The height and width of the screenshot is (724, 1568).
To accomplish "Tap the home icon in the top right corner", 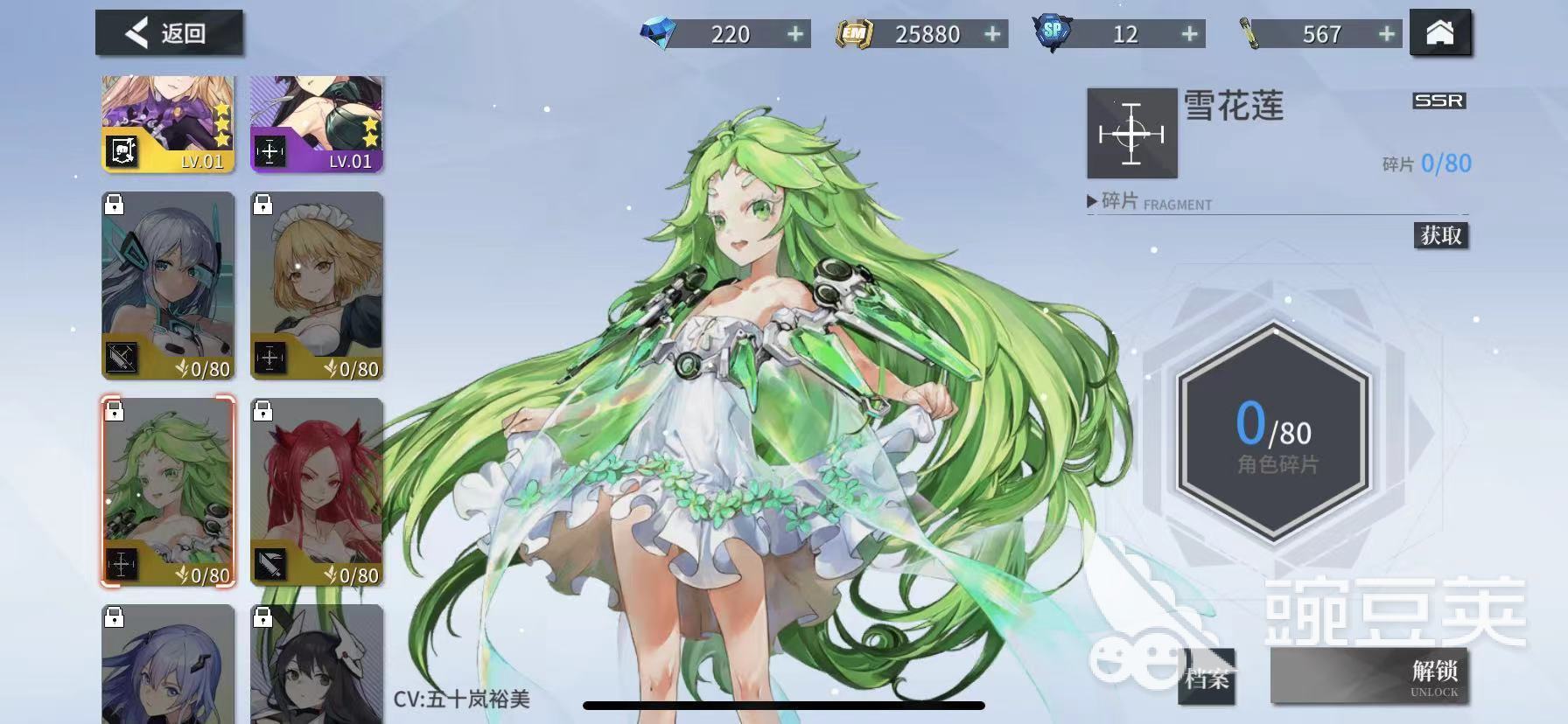I will coord(1441,33).
